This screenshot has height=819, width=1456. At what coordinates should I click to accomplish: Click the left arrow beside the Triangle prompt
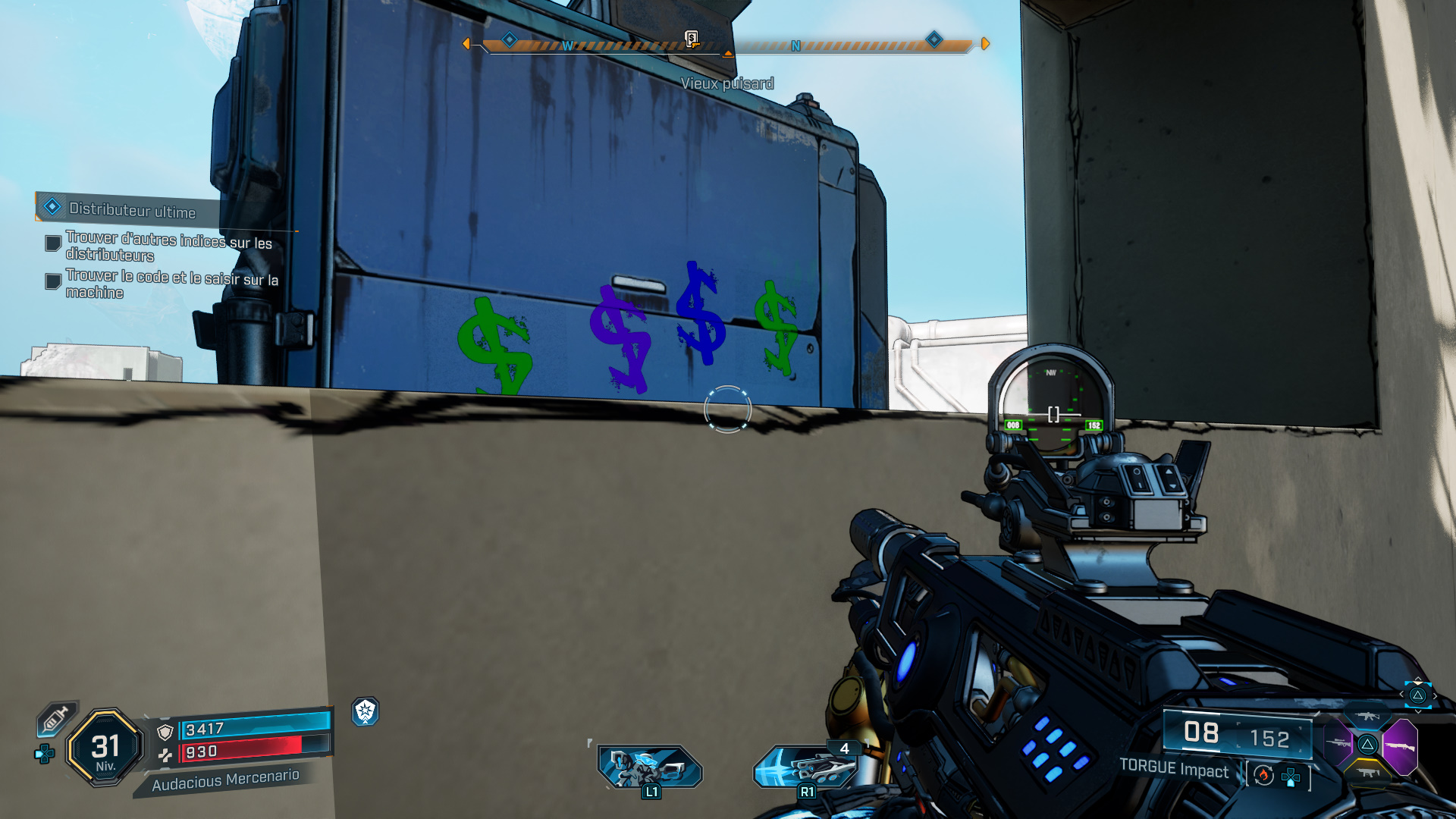coord(1401,696)
